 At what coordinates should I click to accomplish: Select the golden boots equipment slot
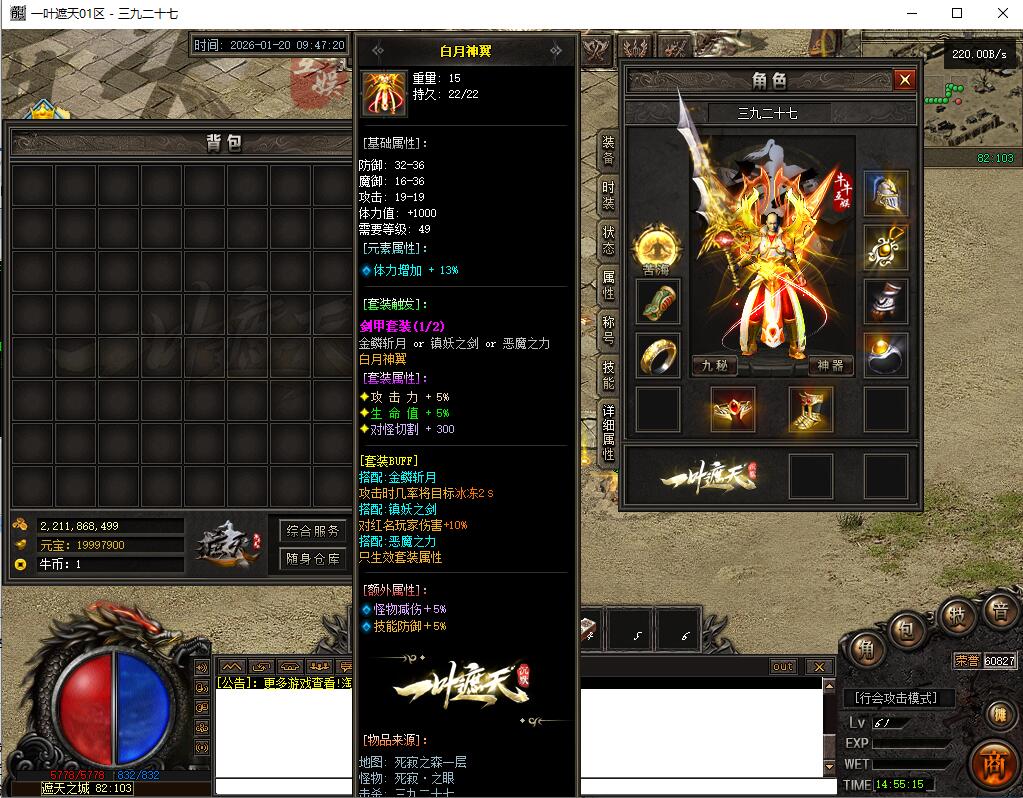click(x=811, y=409)
